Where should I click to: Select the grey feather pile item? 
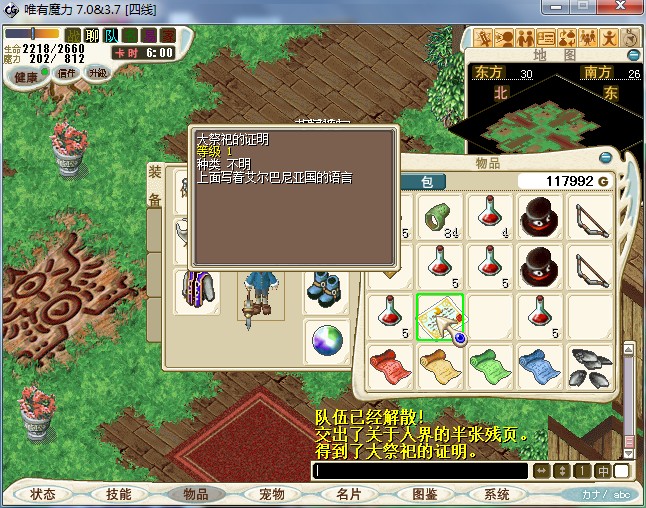(x=590, y=365)
